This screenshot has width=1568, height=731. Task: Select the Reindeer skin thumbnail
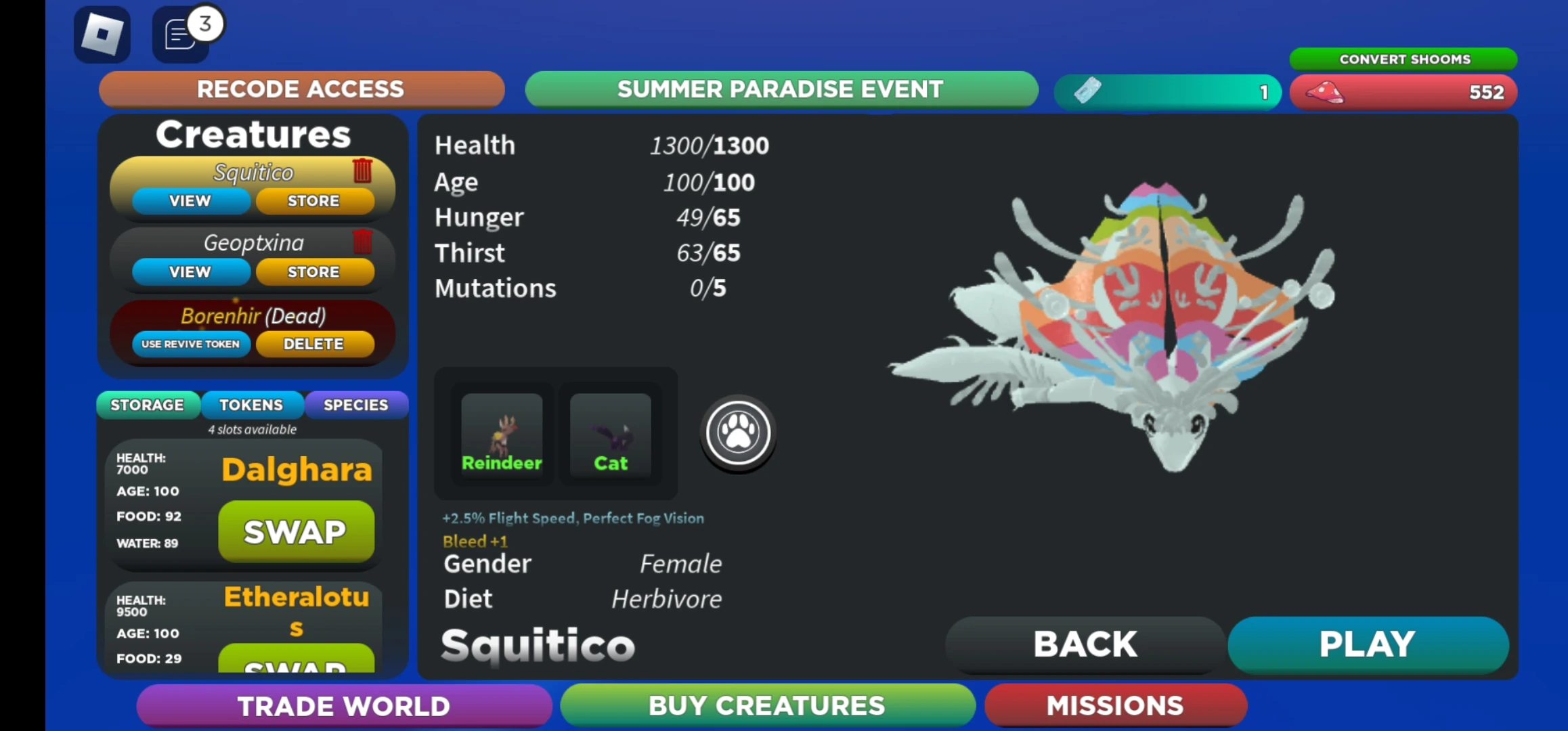[x=501, y=433]
